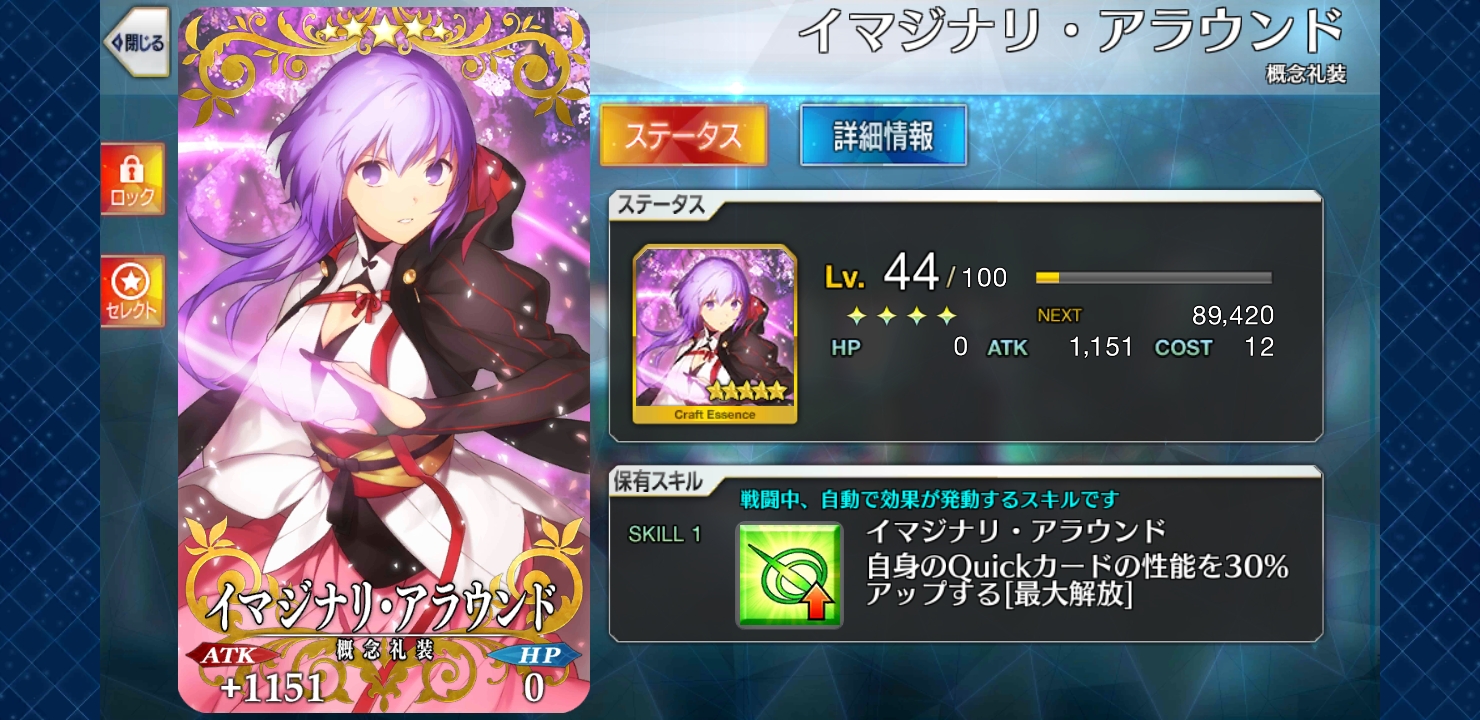Screen dimensions: 1480x720
Task: Click the SKILL 1 label to expand details
Action: [664, 536]
